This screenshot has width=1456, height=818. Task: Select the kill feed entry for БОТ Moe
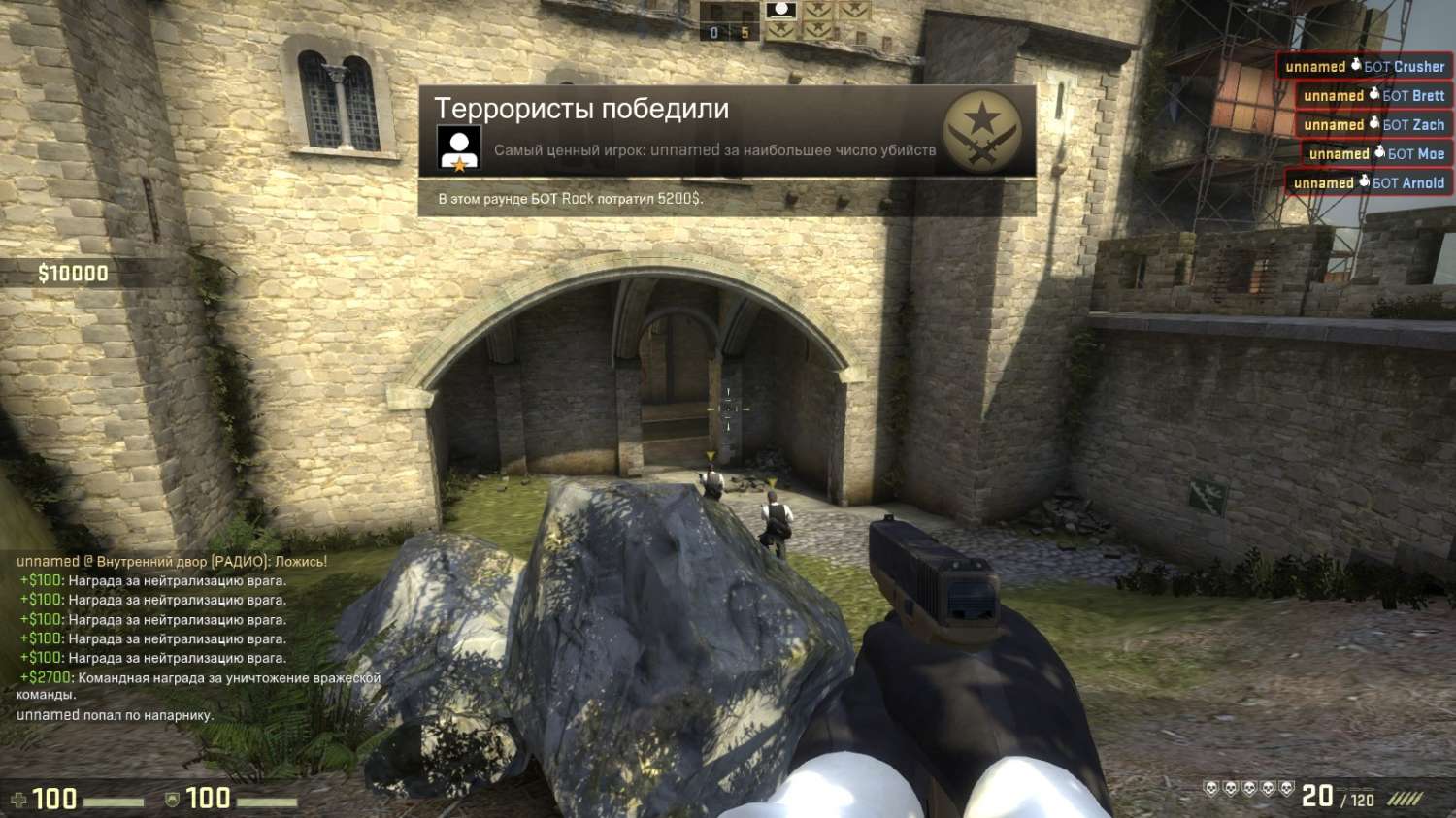[1375, 154]
